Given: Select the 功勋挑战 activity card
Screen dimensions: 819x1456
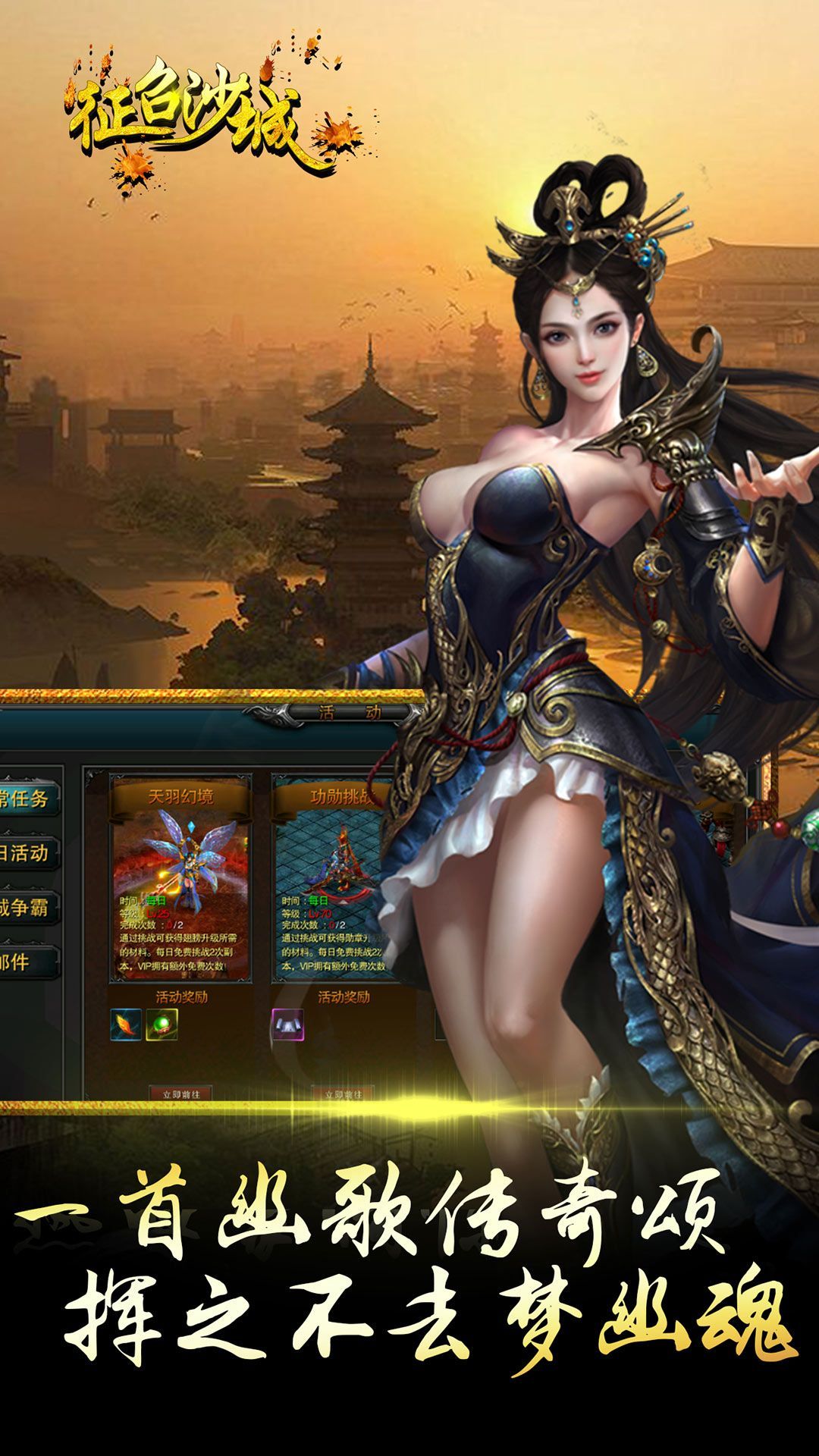Looking at the screenshot, I should [334, 880].
